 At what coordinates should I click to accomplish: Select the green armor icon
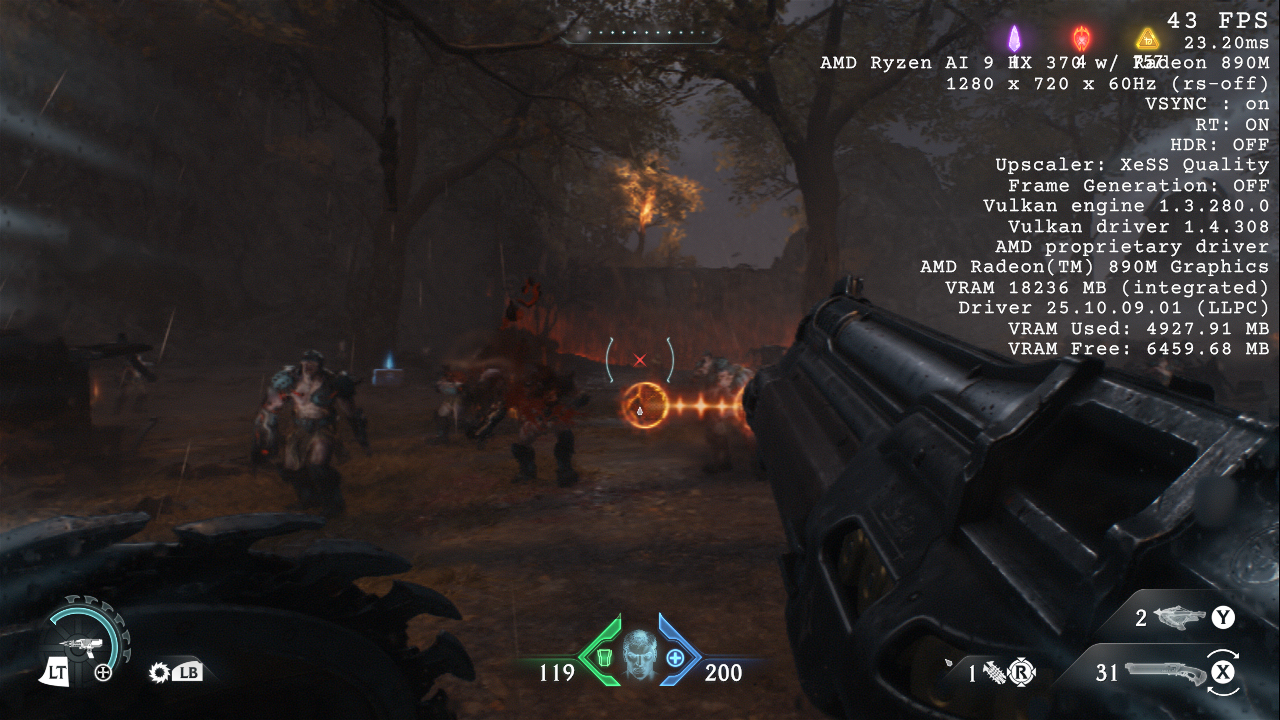[603, 657]
